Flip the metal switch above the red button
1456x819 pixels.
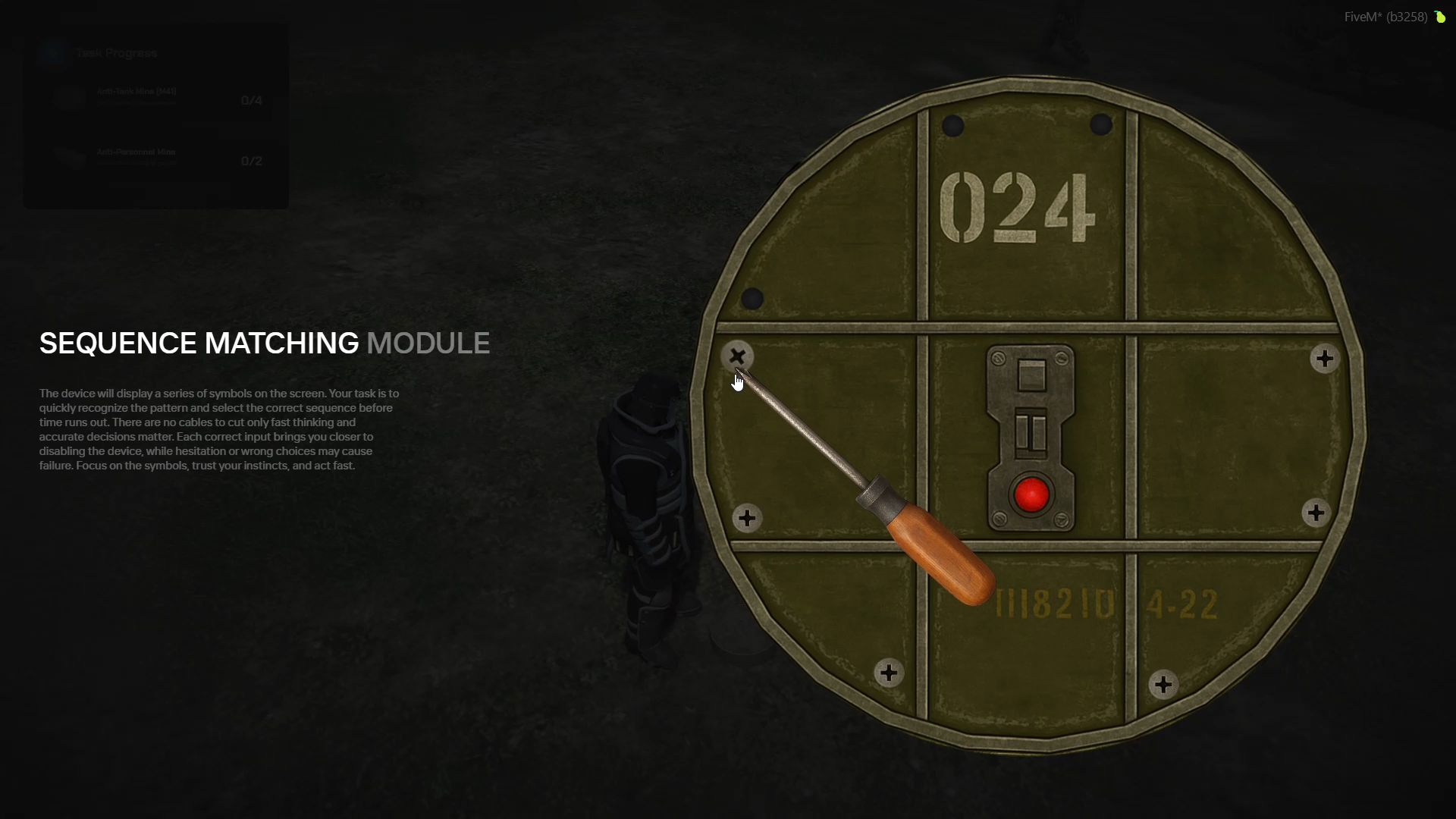click(1031, 434)
